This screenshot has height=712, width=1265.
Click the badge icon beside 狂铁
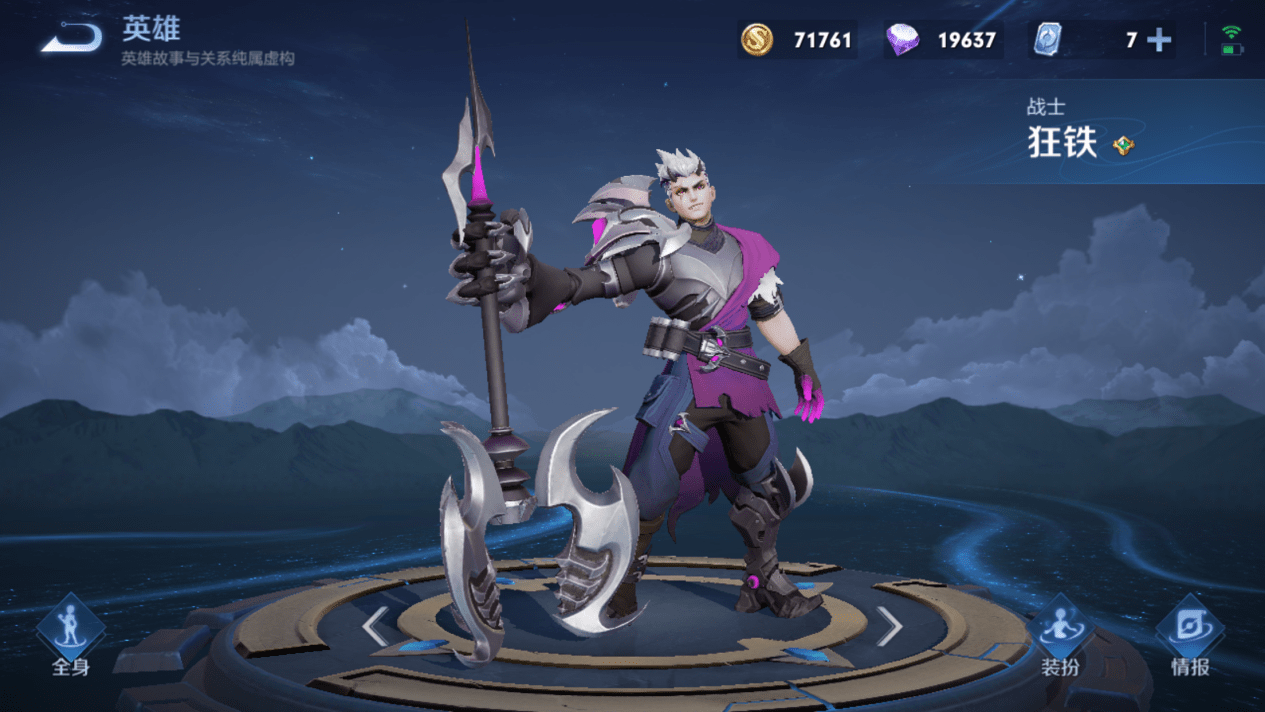1124,145
